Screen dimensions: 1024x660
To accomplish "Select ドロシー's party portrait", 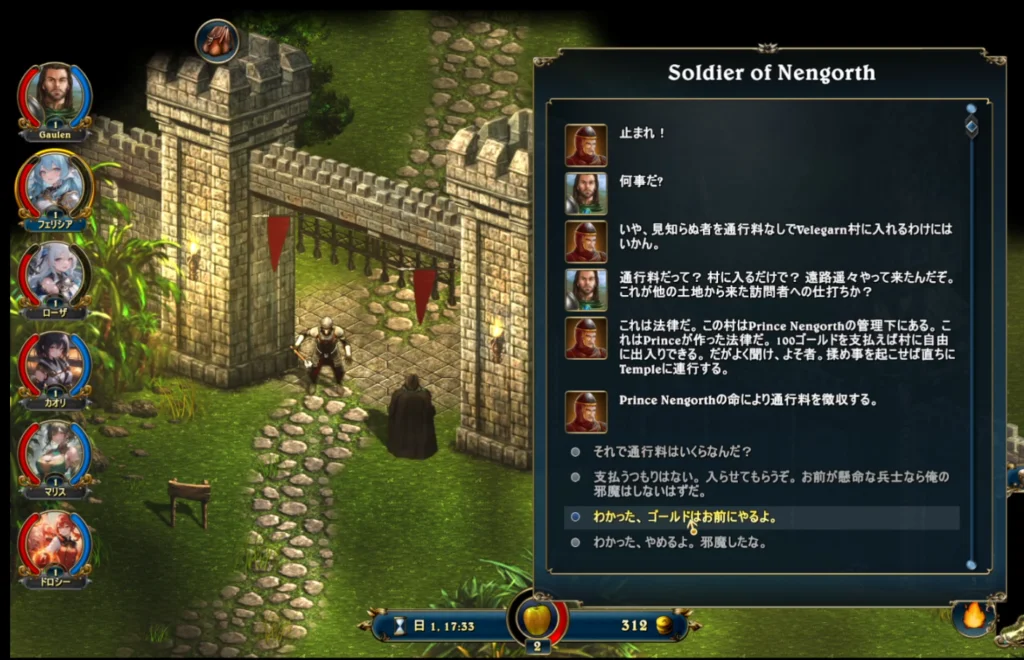I will (55, 540).
